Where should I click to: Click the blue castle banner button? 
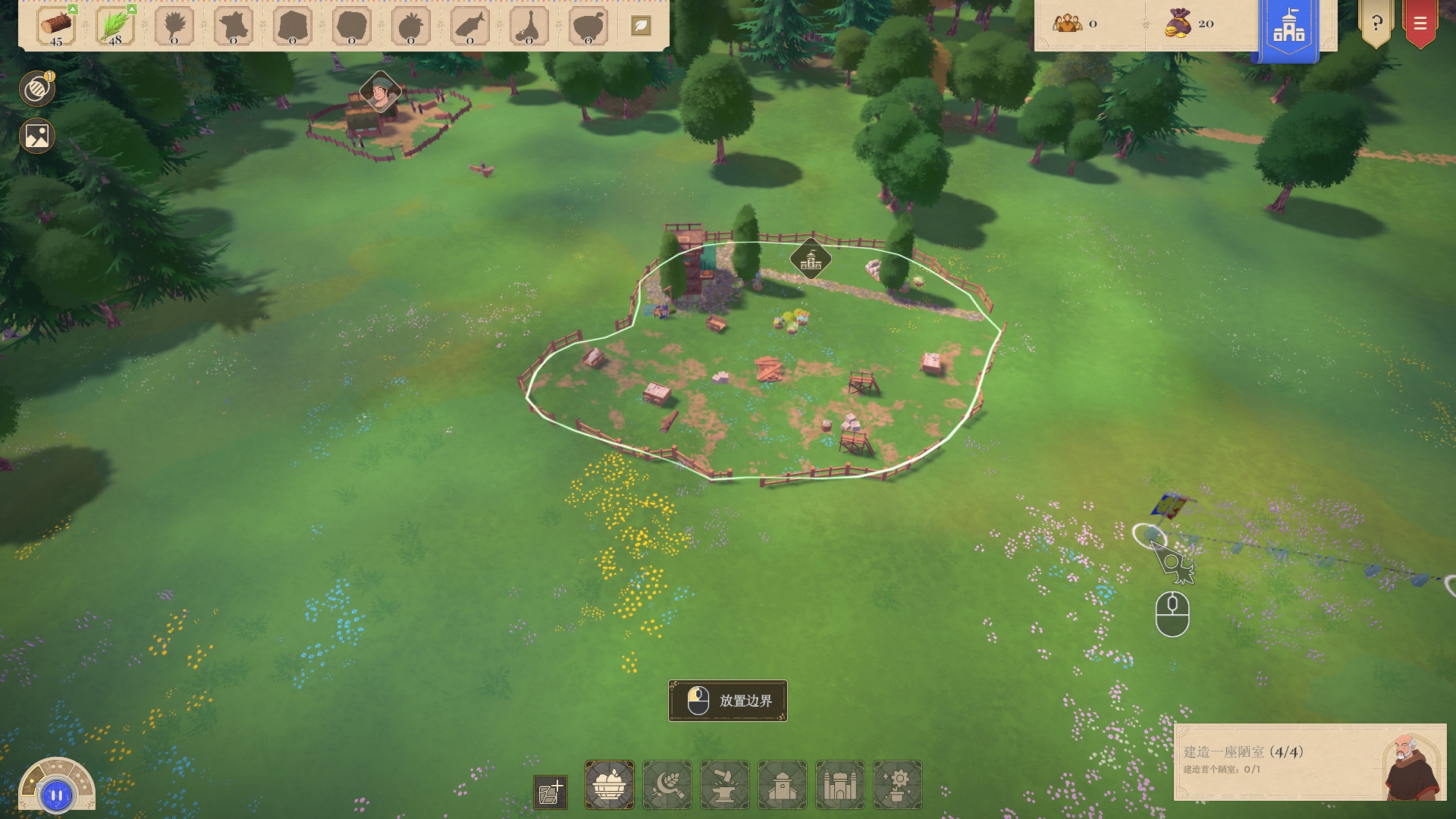(1288, 29)
